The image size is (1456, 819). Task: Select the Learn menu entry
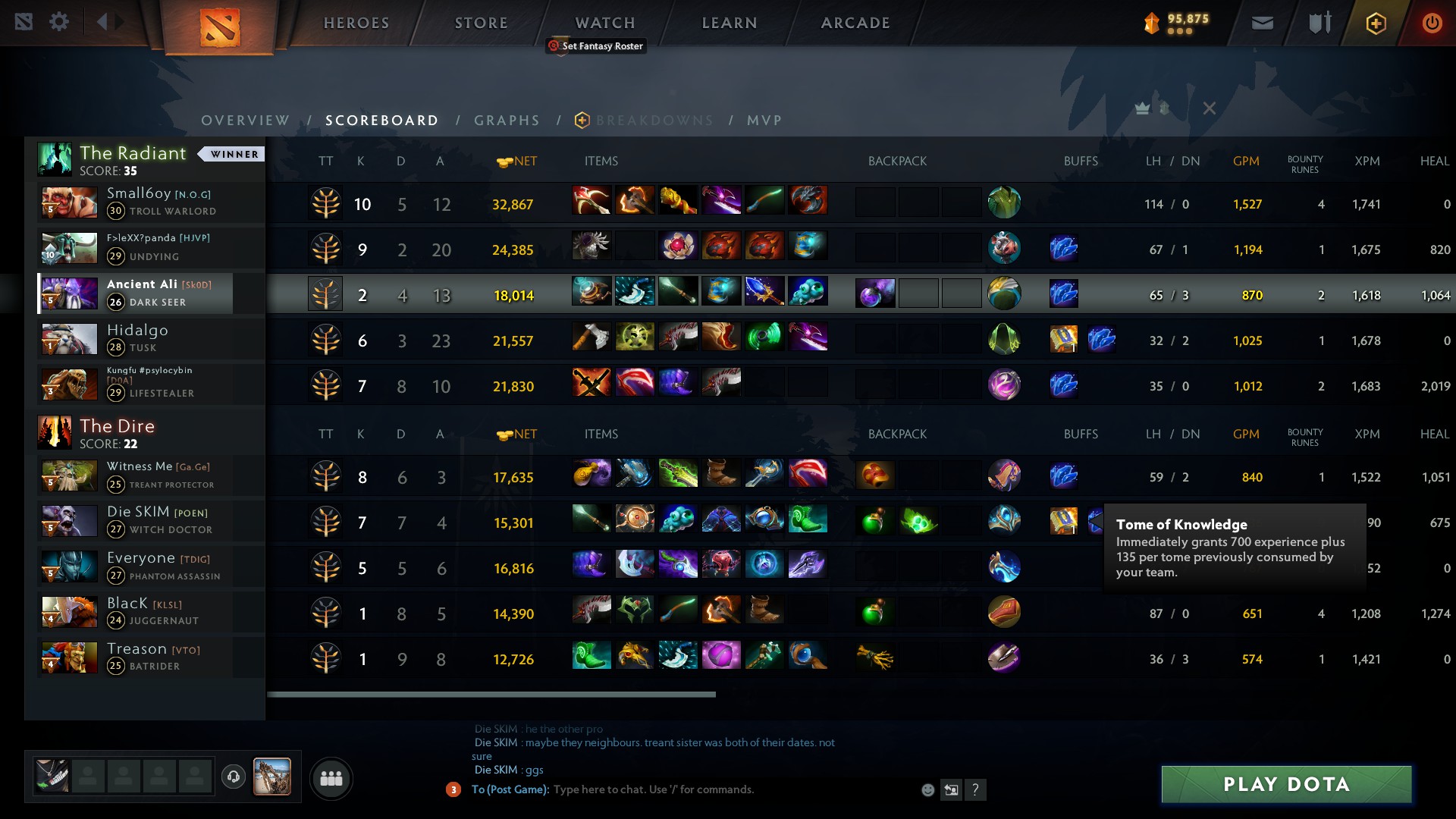730,23
